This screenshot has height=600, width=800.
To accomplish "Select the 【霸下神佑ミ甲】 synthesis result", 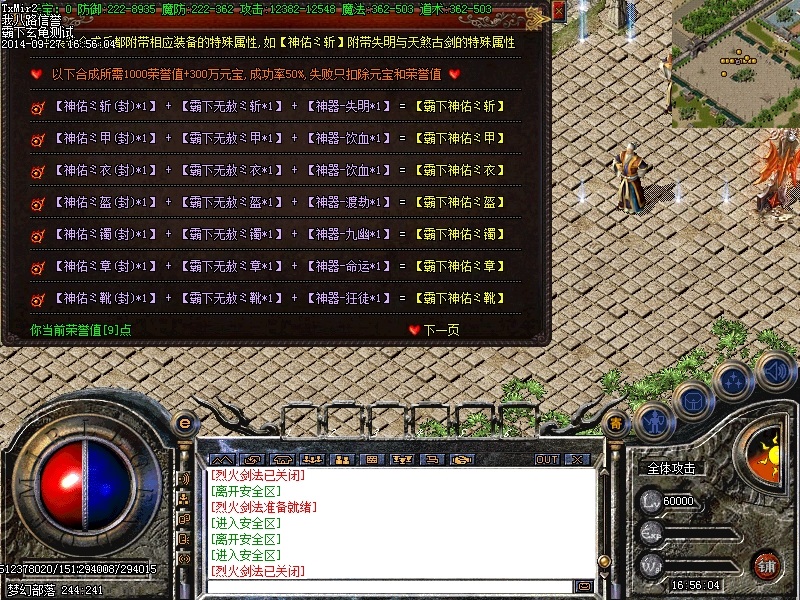I will pos(461,138).
